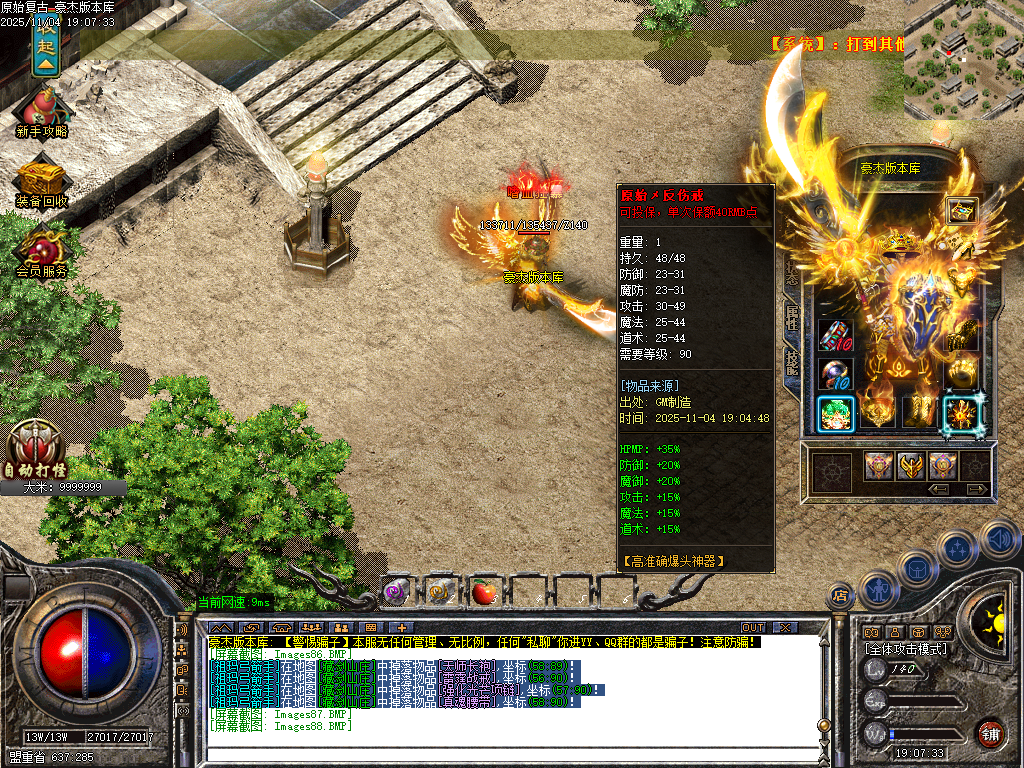Open 会员服务 member services
The image size is (1024, 768).
42,250
